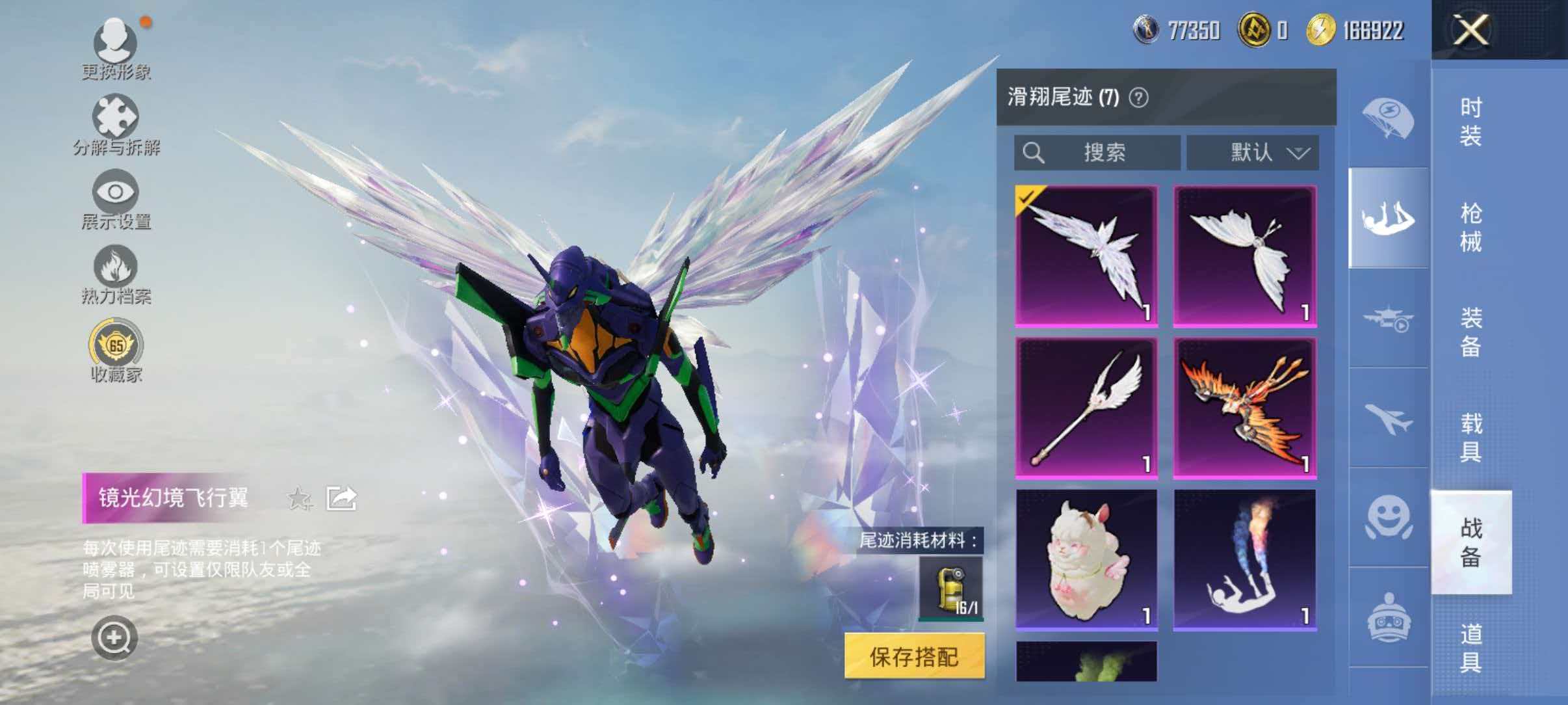This screenshot has width=1568, height=705.
Task: Expand the 默认 sort dropdown
Action: point(1251,152)
